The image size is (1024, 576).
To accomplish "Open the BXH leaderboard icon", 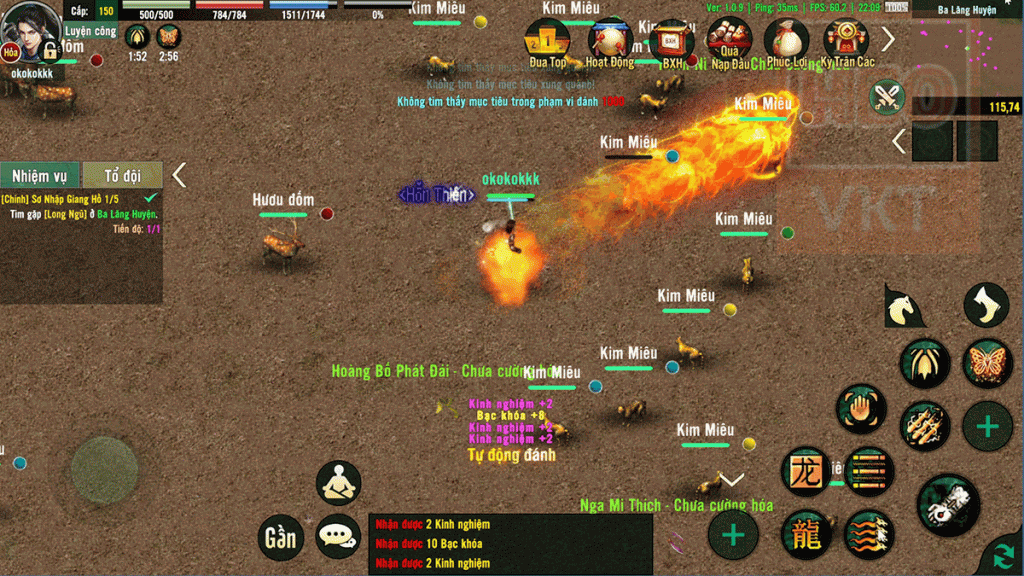I will 671,42.
